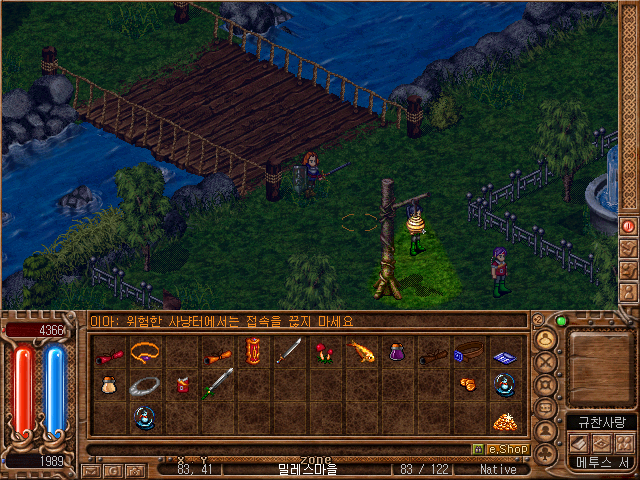
Task: Choose the orange necklace item
Action: (x=145, y=351)
